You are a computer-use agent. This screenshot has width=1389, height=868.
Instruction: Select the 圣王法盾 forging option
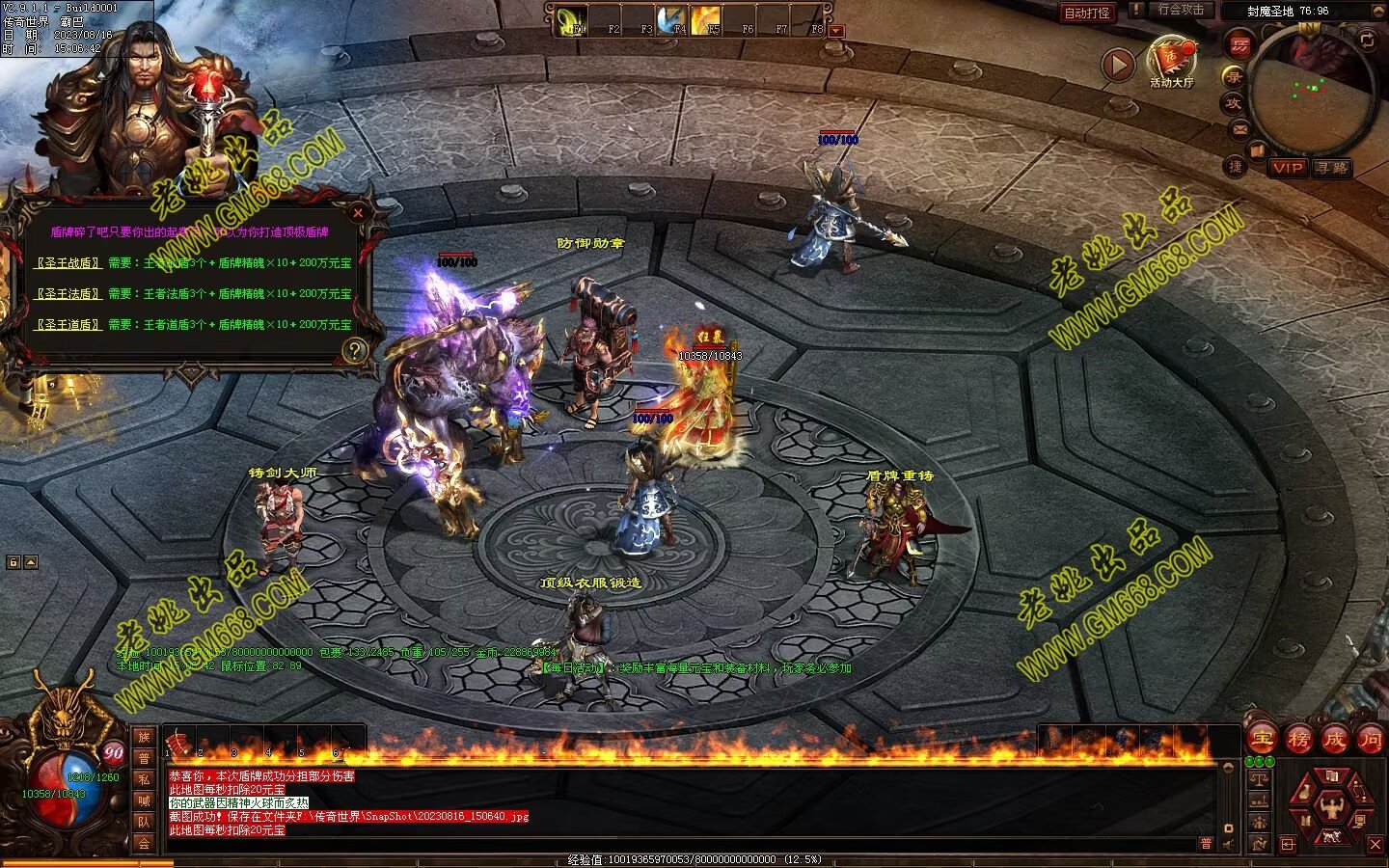tap(68, 293)
